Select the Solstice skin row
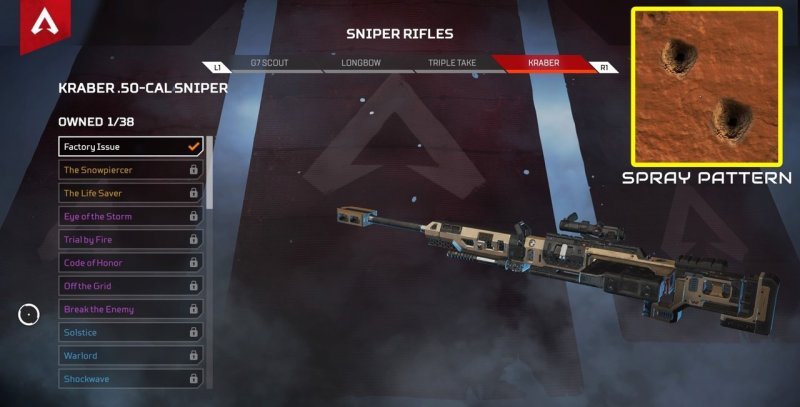Screen dimensions: 800x407 pyautogui.click(x=131, y=332)
